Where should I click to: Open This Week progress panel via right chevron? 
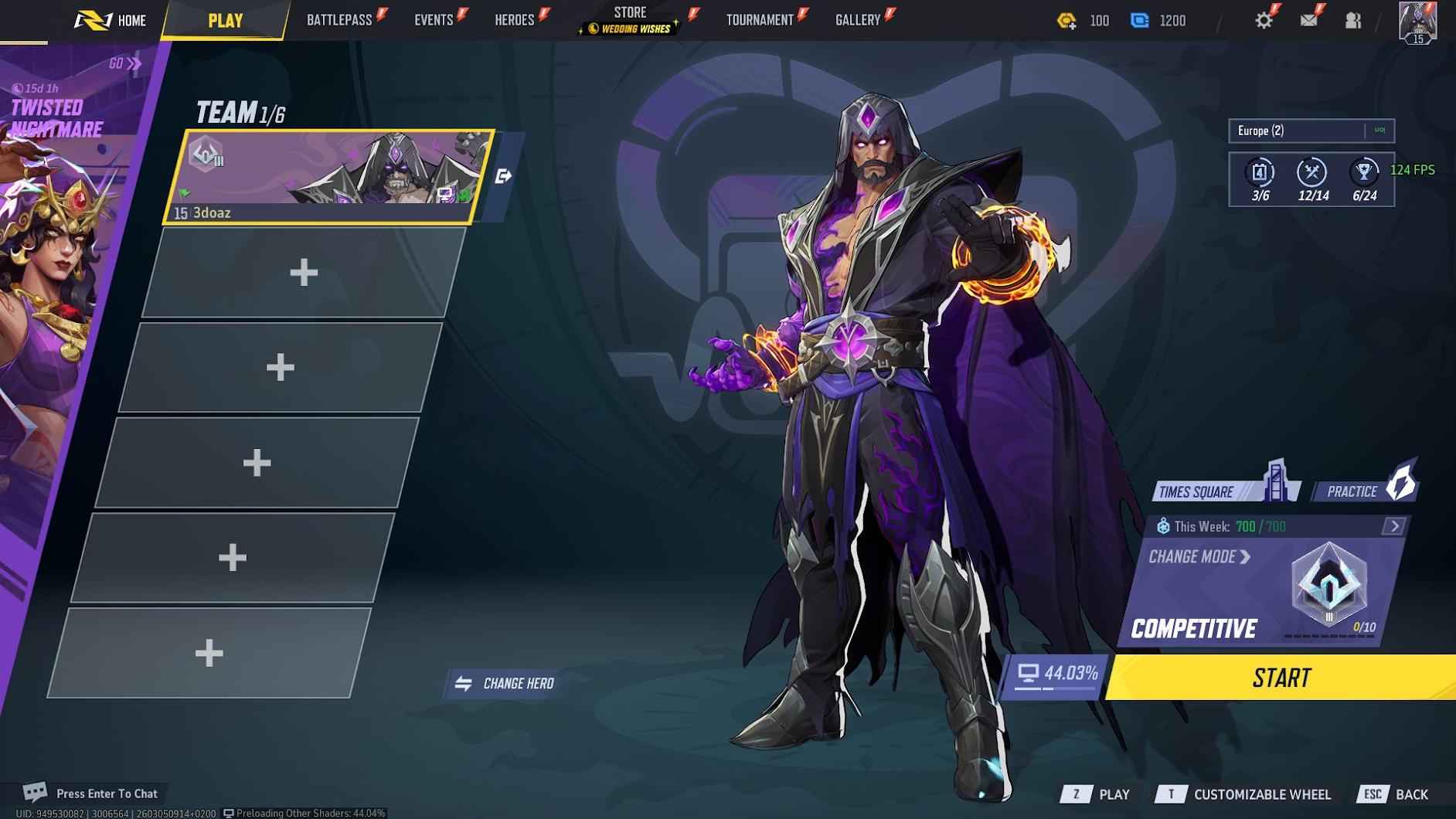click(1396, 526)
